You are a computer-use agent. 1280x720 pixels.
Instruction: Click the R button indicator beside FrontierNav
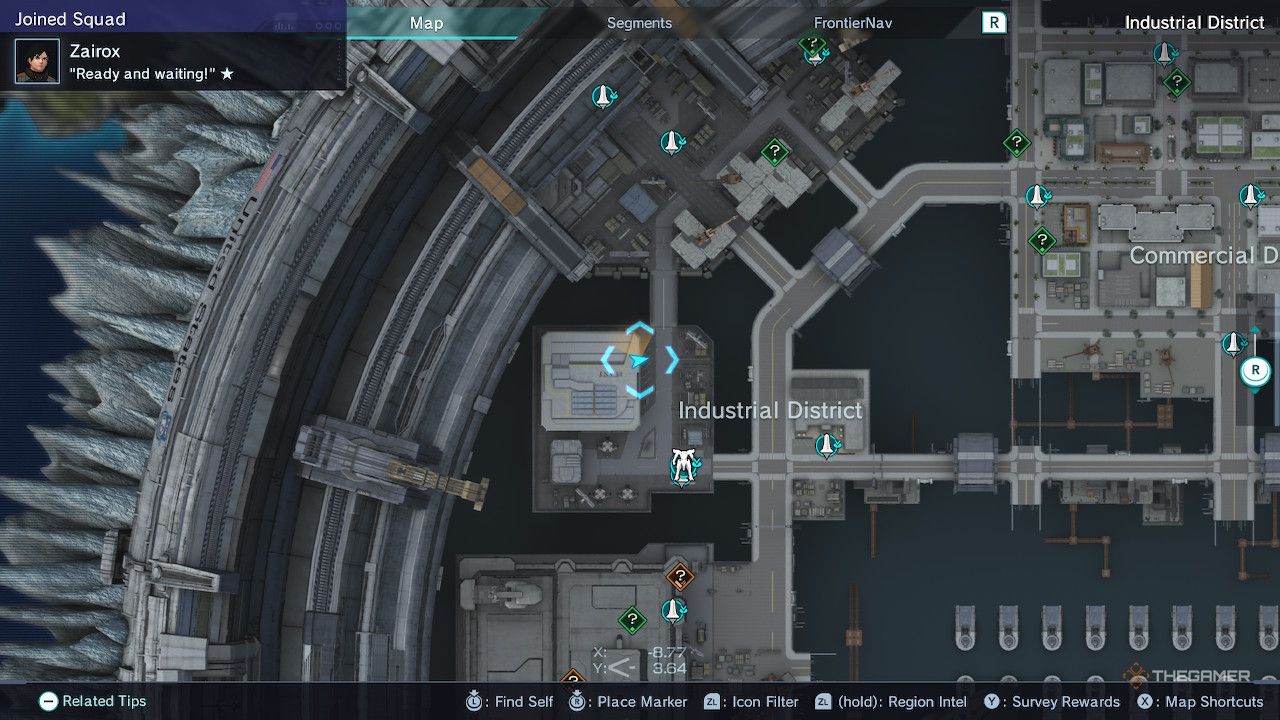click(993, 23)
